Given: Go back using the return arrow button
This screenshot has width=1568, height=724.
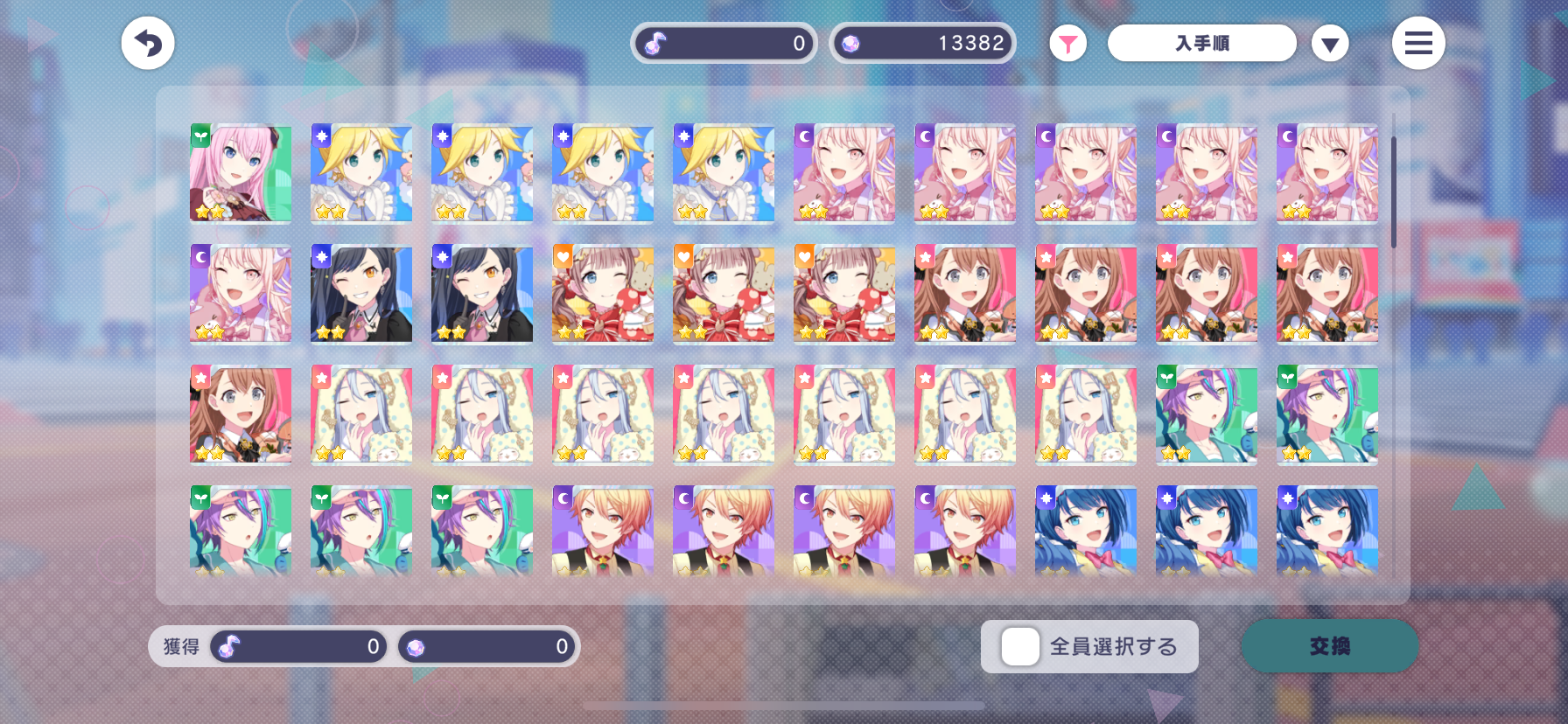Looking at the screenshot, I should 148,43.
